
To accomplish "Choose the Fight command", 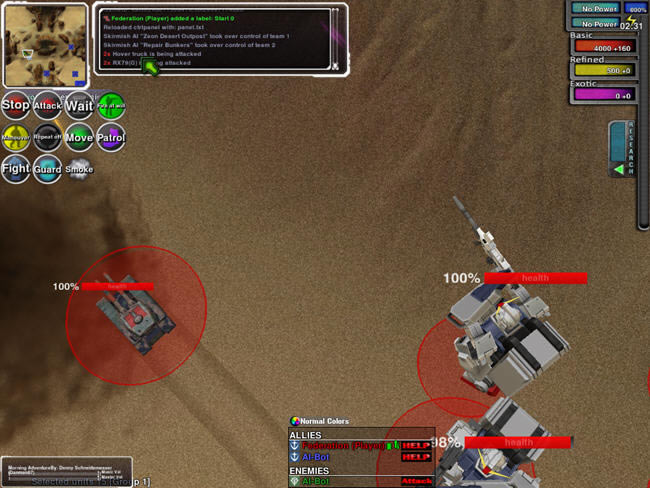I will [x=15, y=169].
